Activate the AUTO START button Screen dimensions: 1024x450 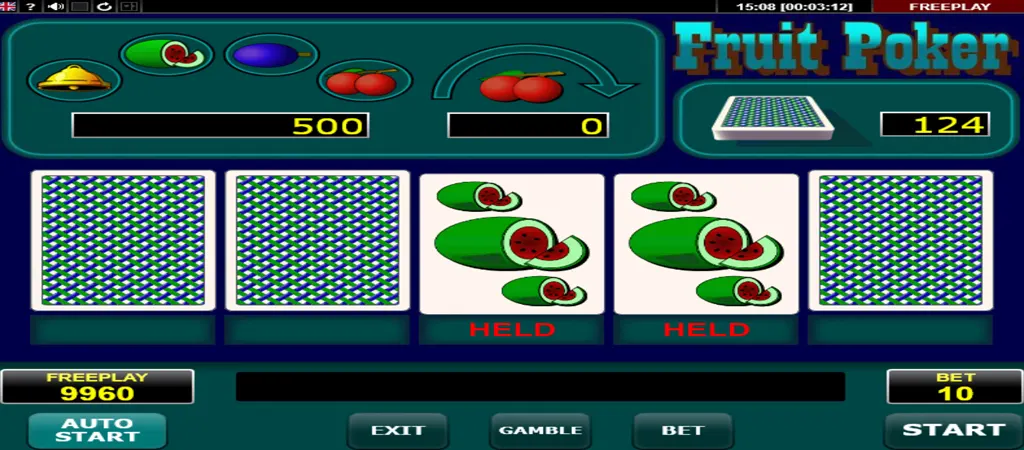pos(97,430)
